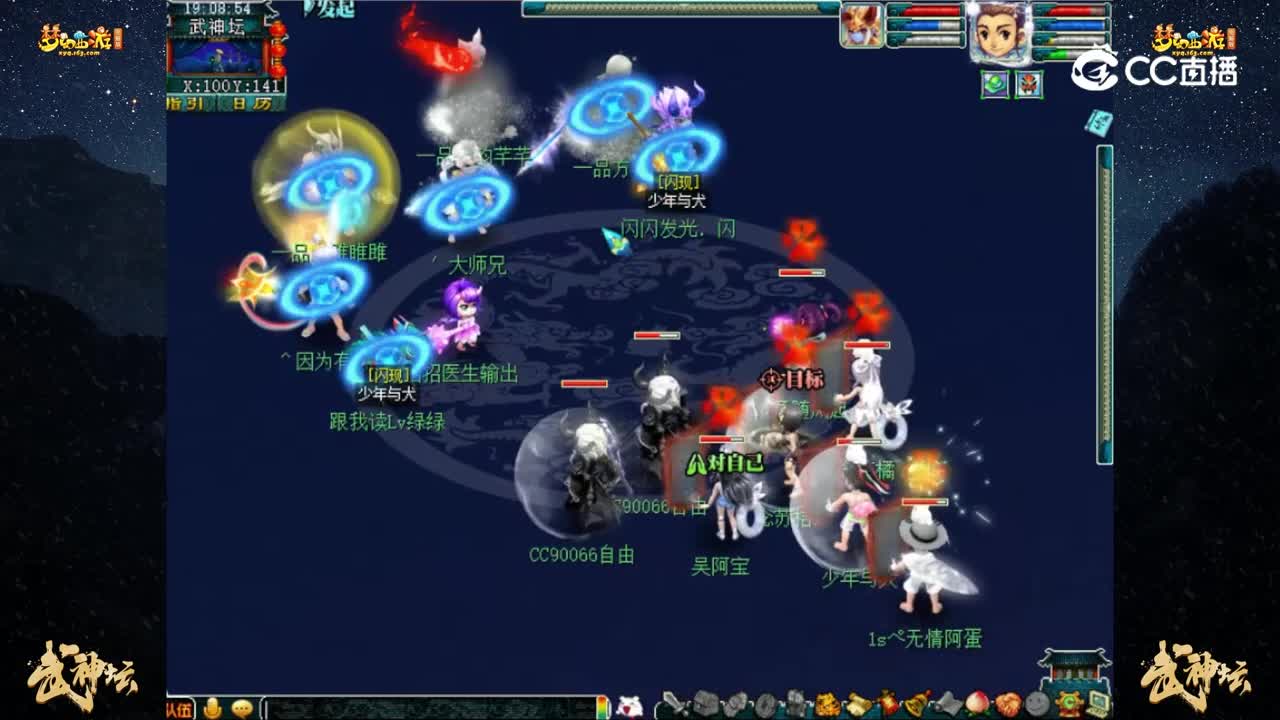Click the microphone voice chat icon
1280x720 pixels.
pyautogui.click(x=212, y=709)
